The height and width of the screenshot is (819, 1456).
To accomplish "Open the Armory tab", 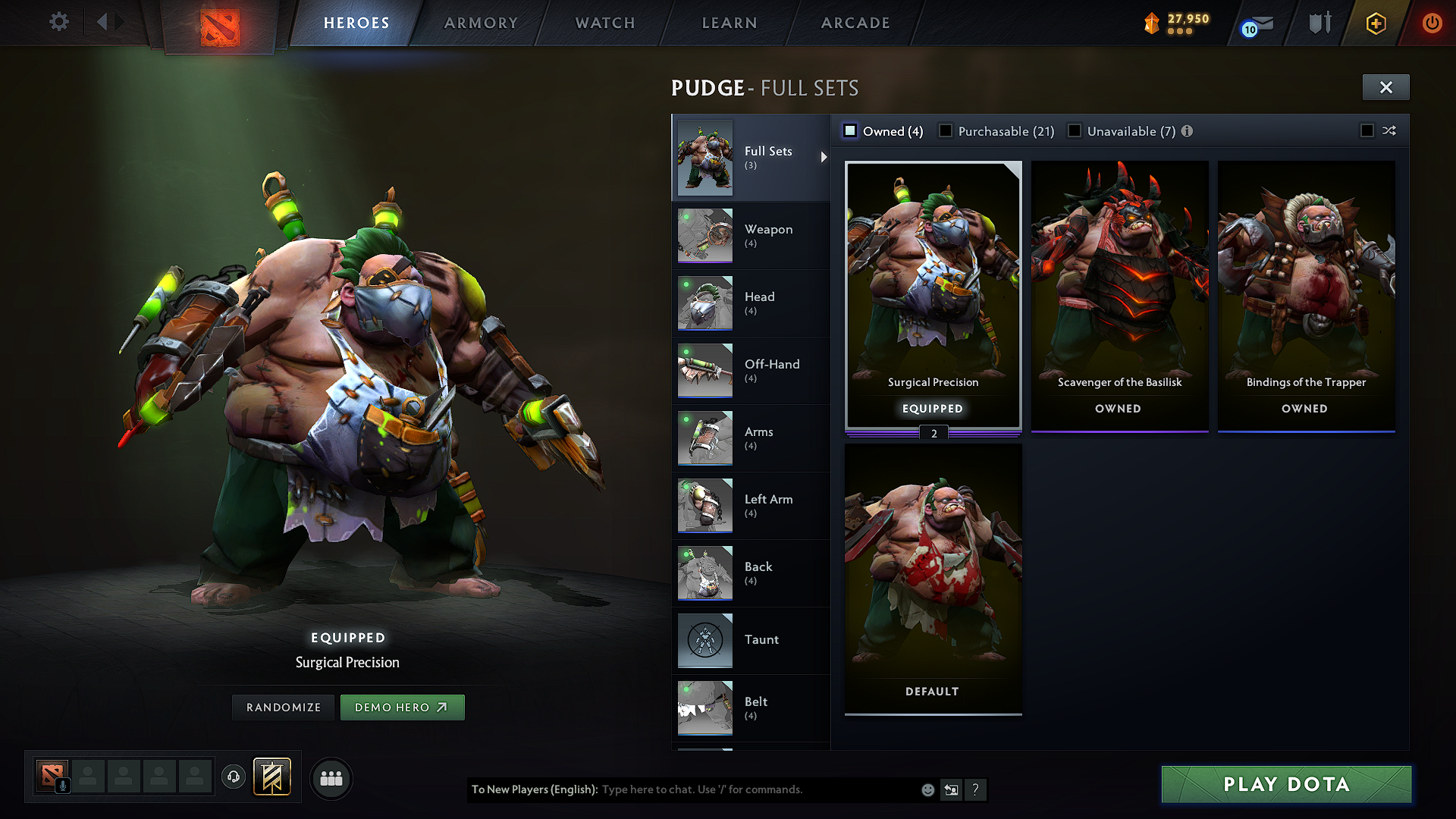I will click(x=481, y=23).
